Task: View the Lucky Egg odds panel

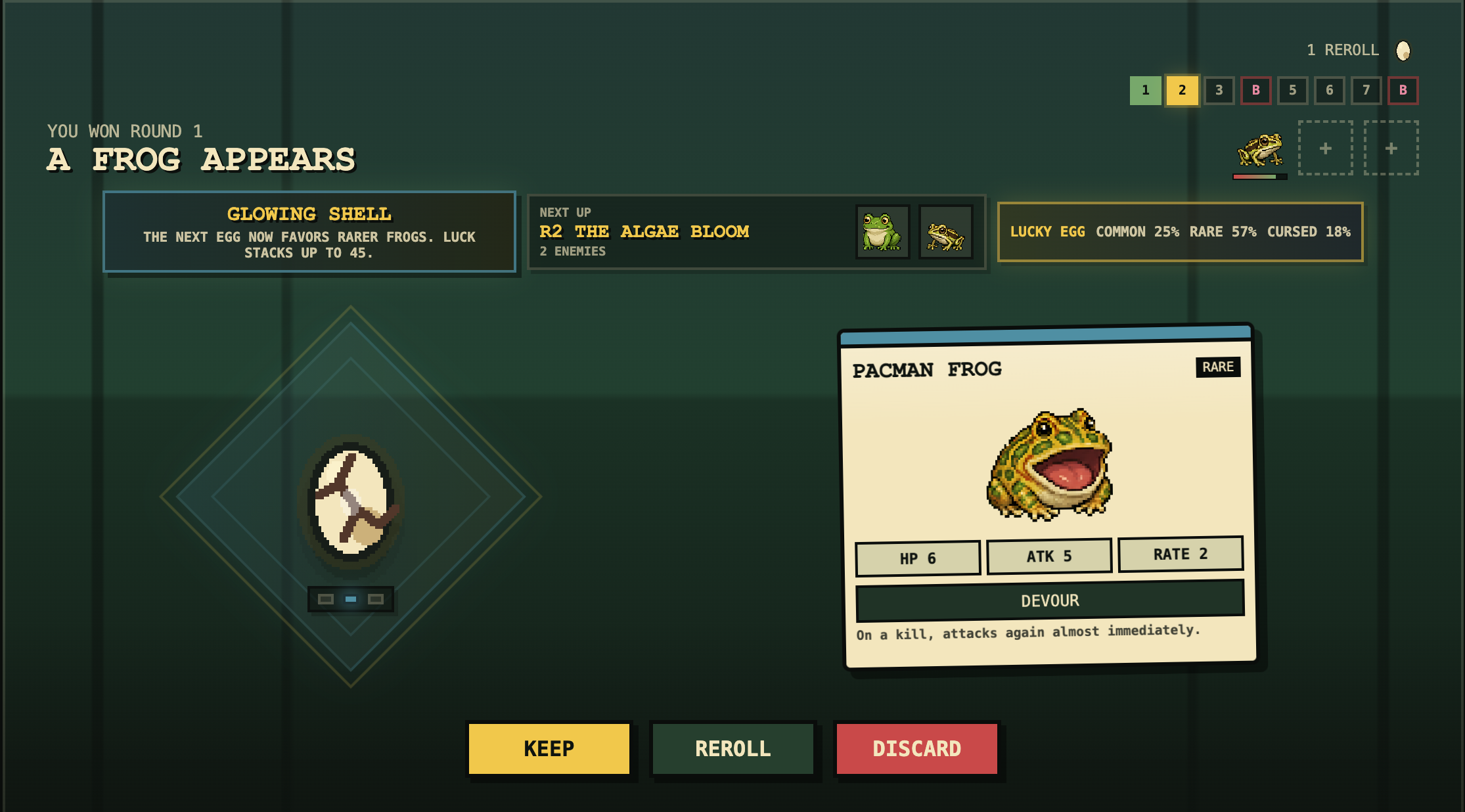Action: pos(1180,232)
